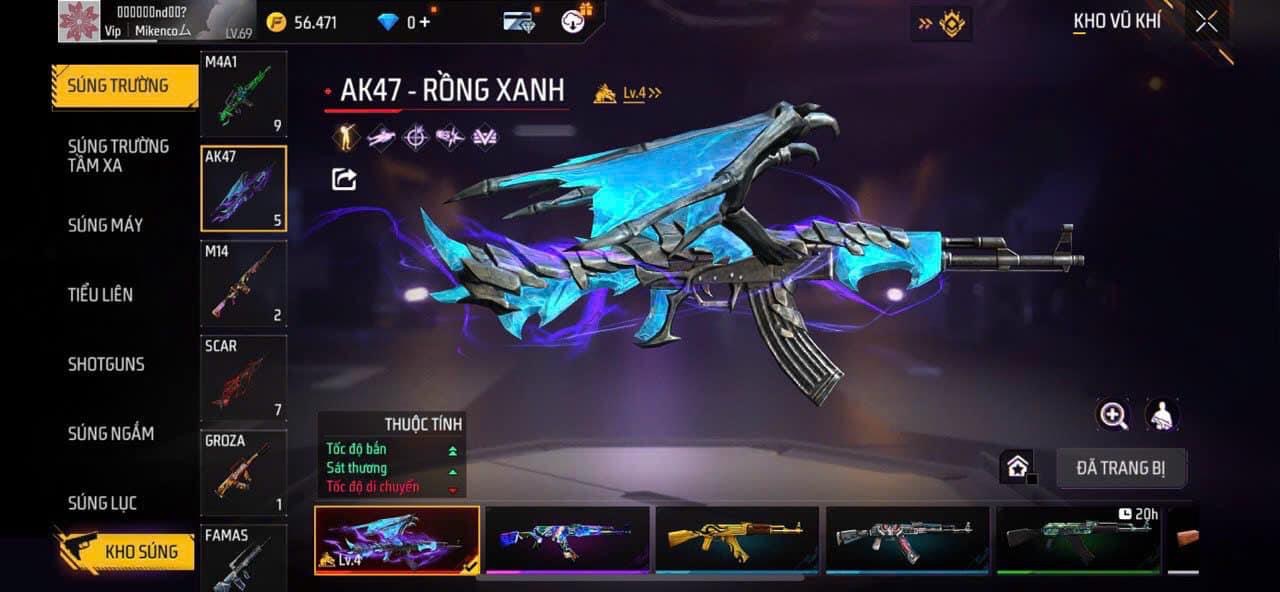This screenshot has height=592, width=1280.
Task: Click the Đã Trang Bị button
Action: click(1121, 468)
